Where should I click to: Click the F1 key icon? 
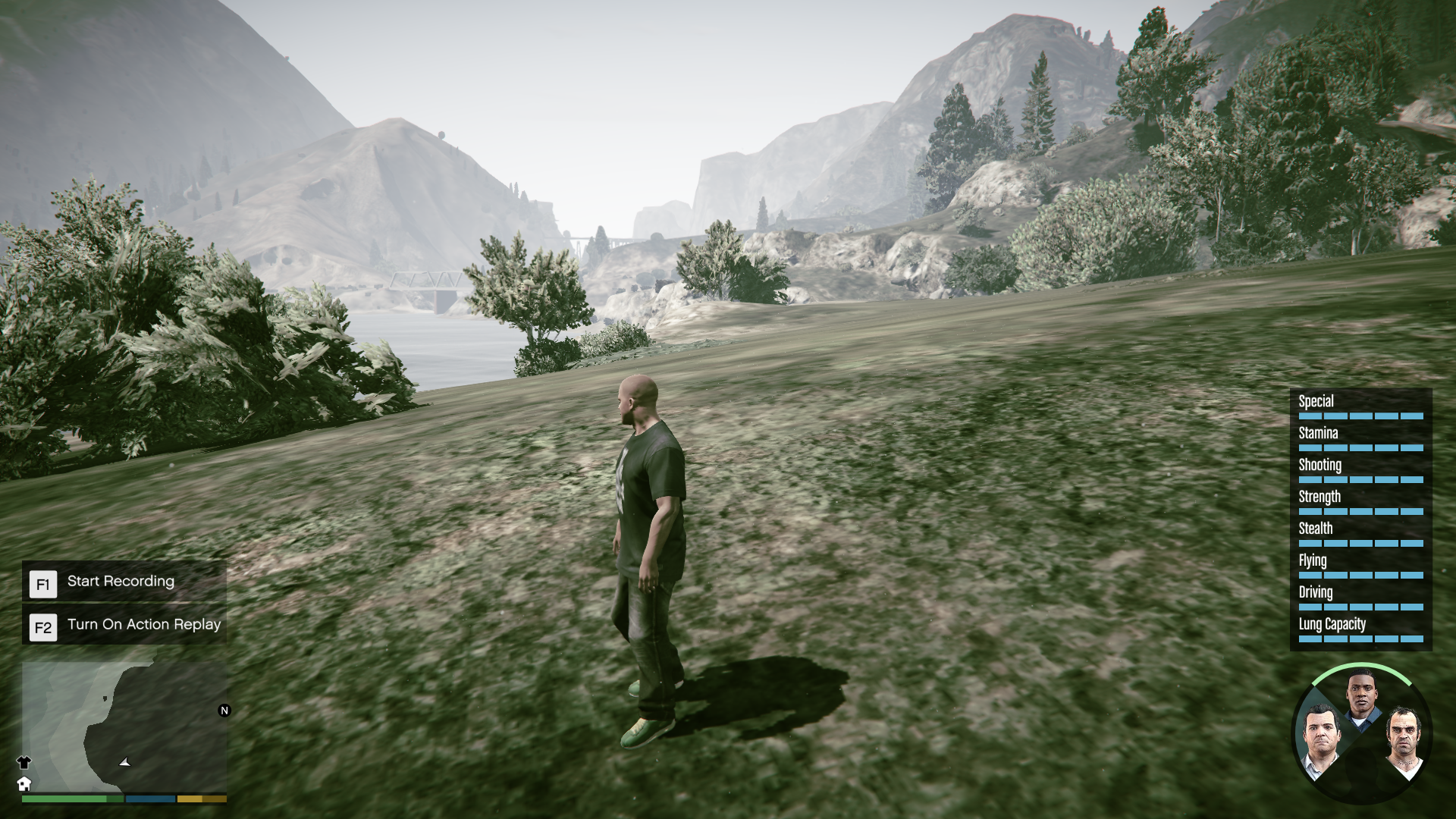pos(43,584)
